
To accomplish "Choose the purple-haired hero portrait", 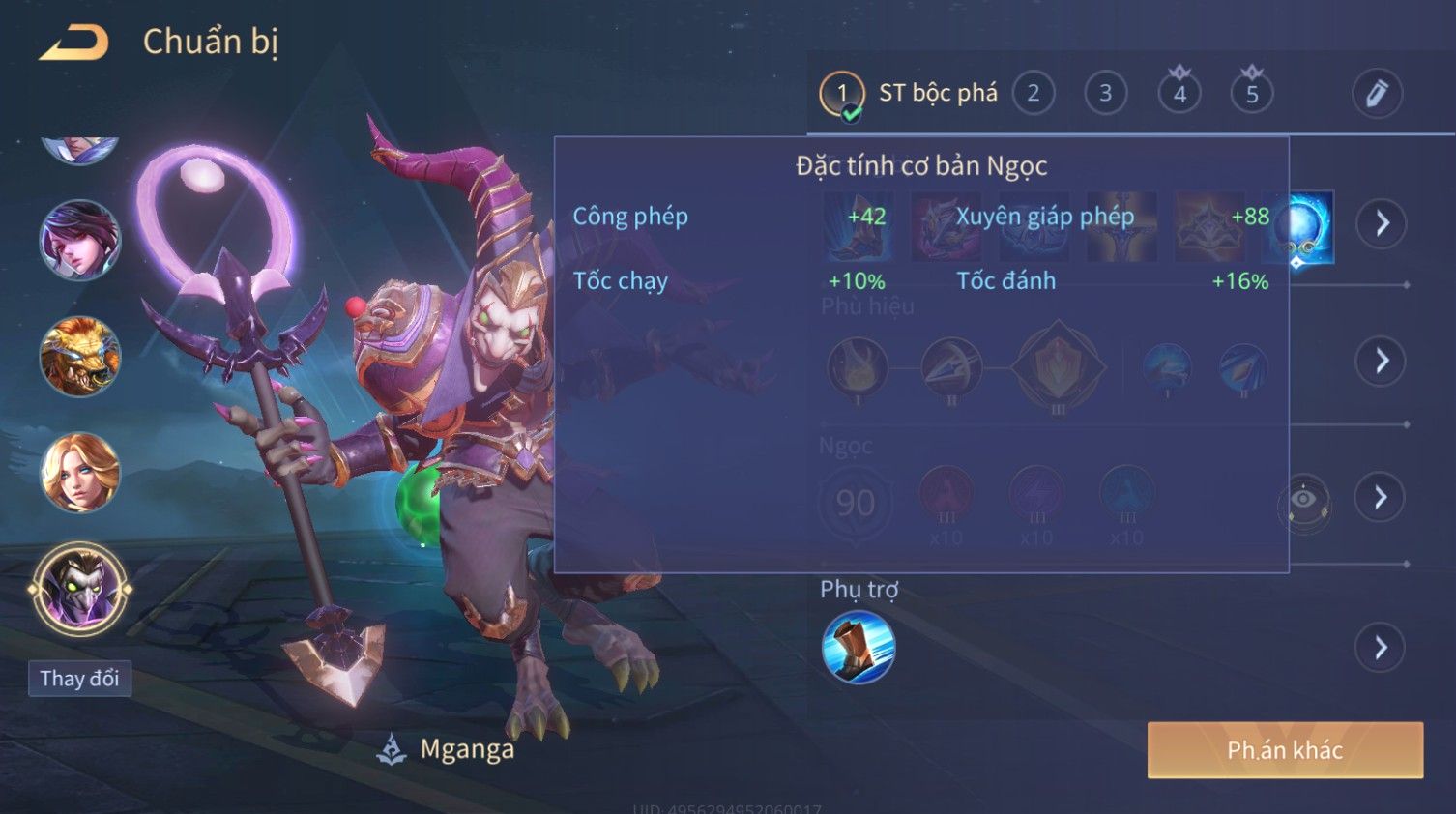I will (80, 241).
